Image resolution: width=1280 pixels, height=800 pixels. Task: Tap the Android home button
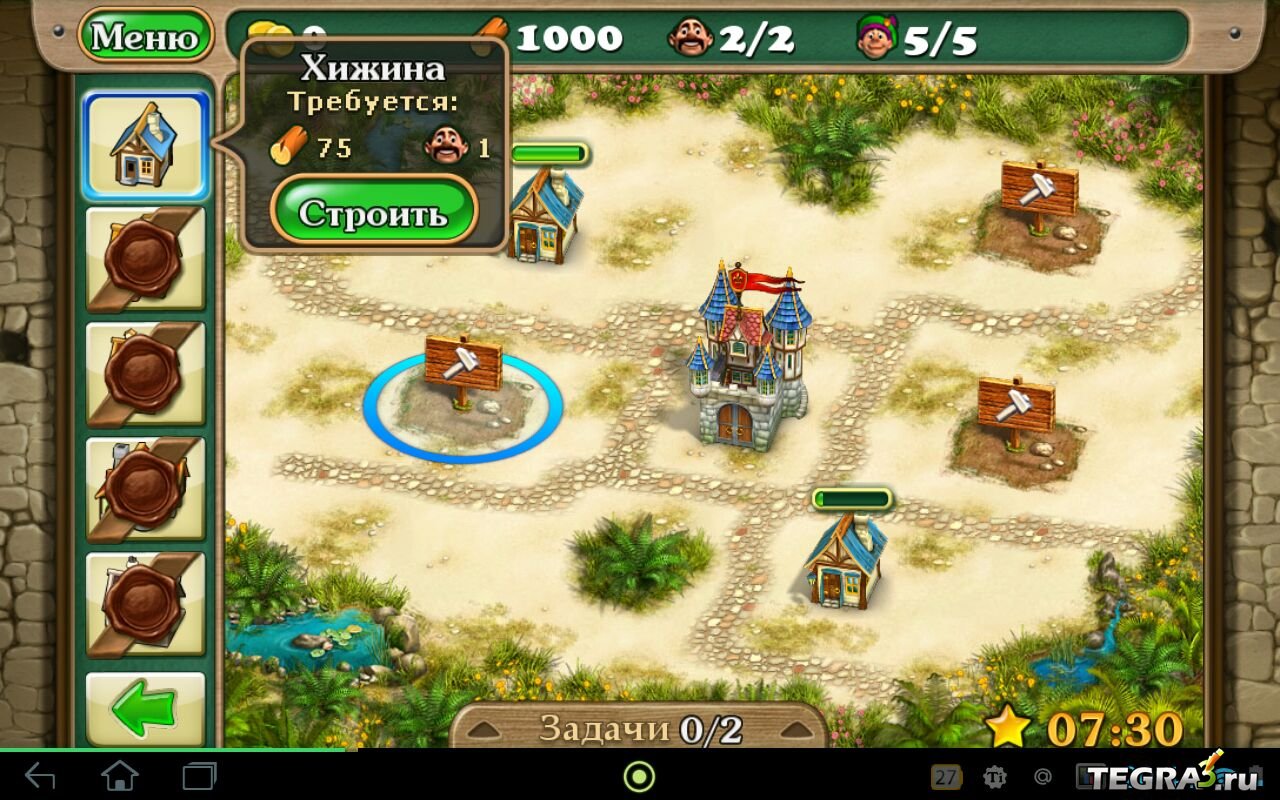coord(120,776)
